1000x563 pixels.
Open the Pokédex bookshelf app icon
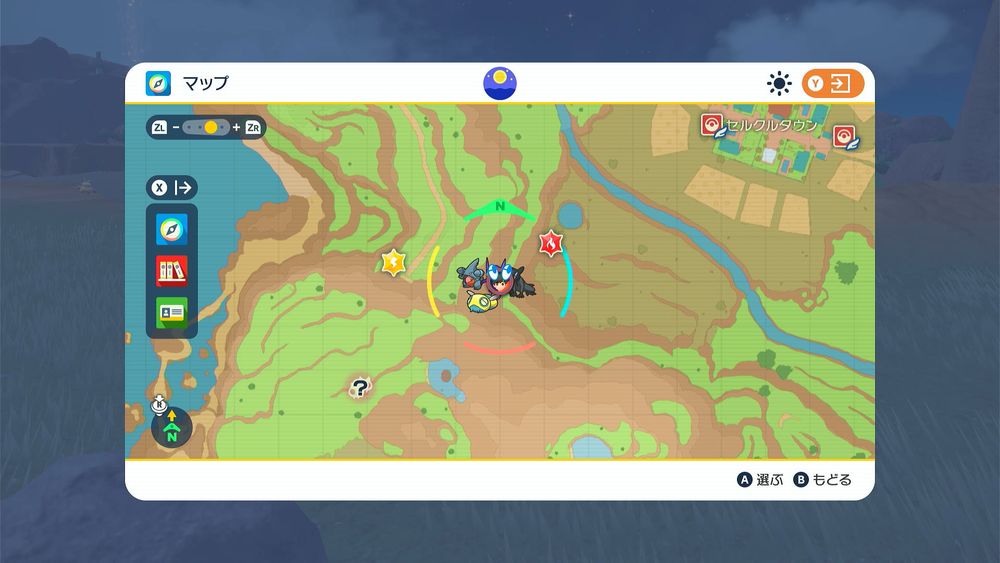tap(171, 271)
